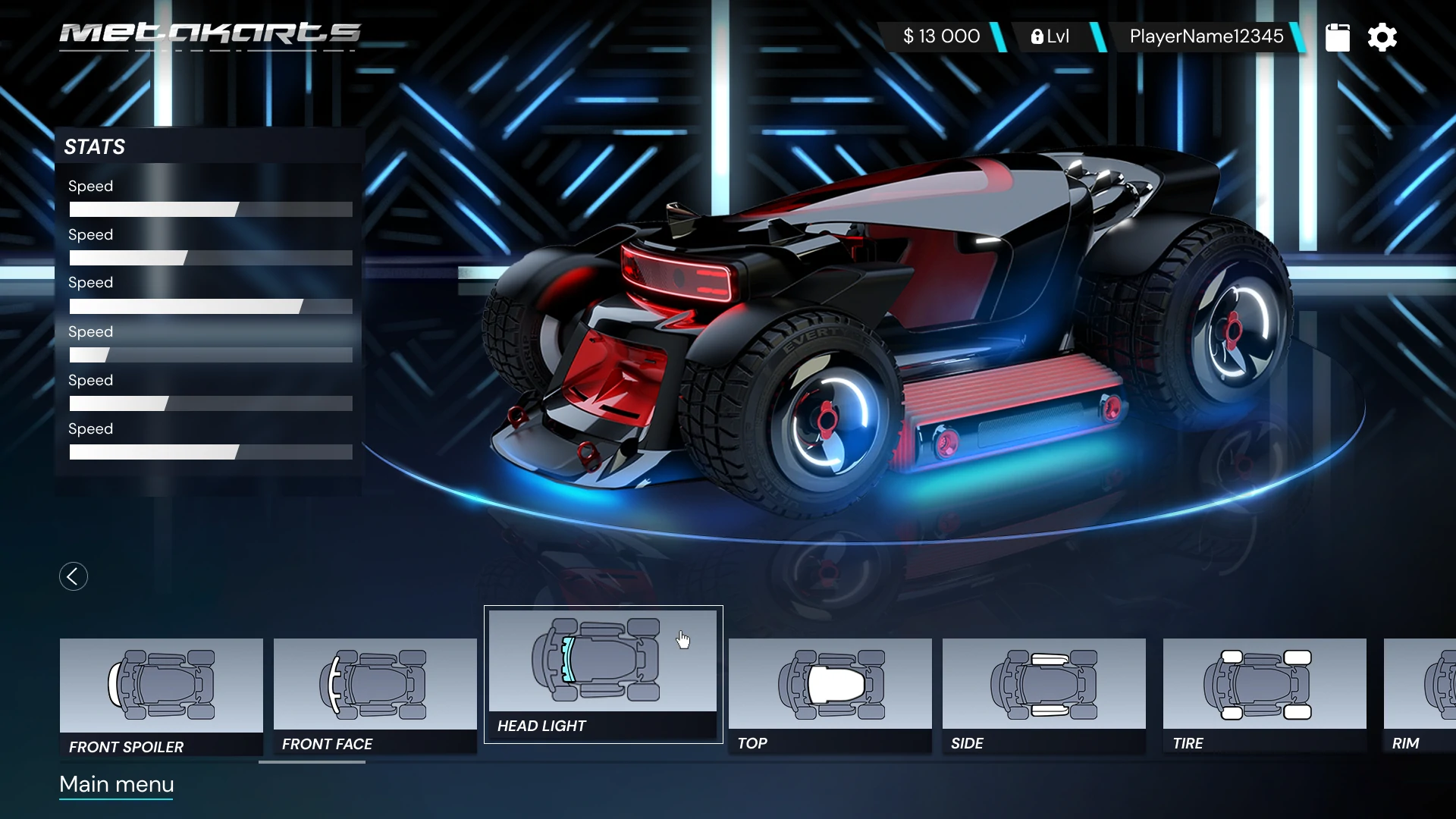Open the settings gear icon

coord(1382,37)
